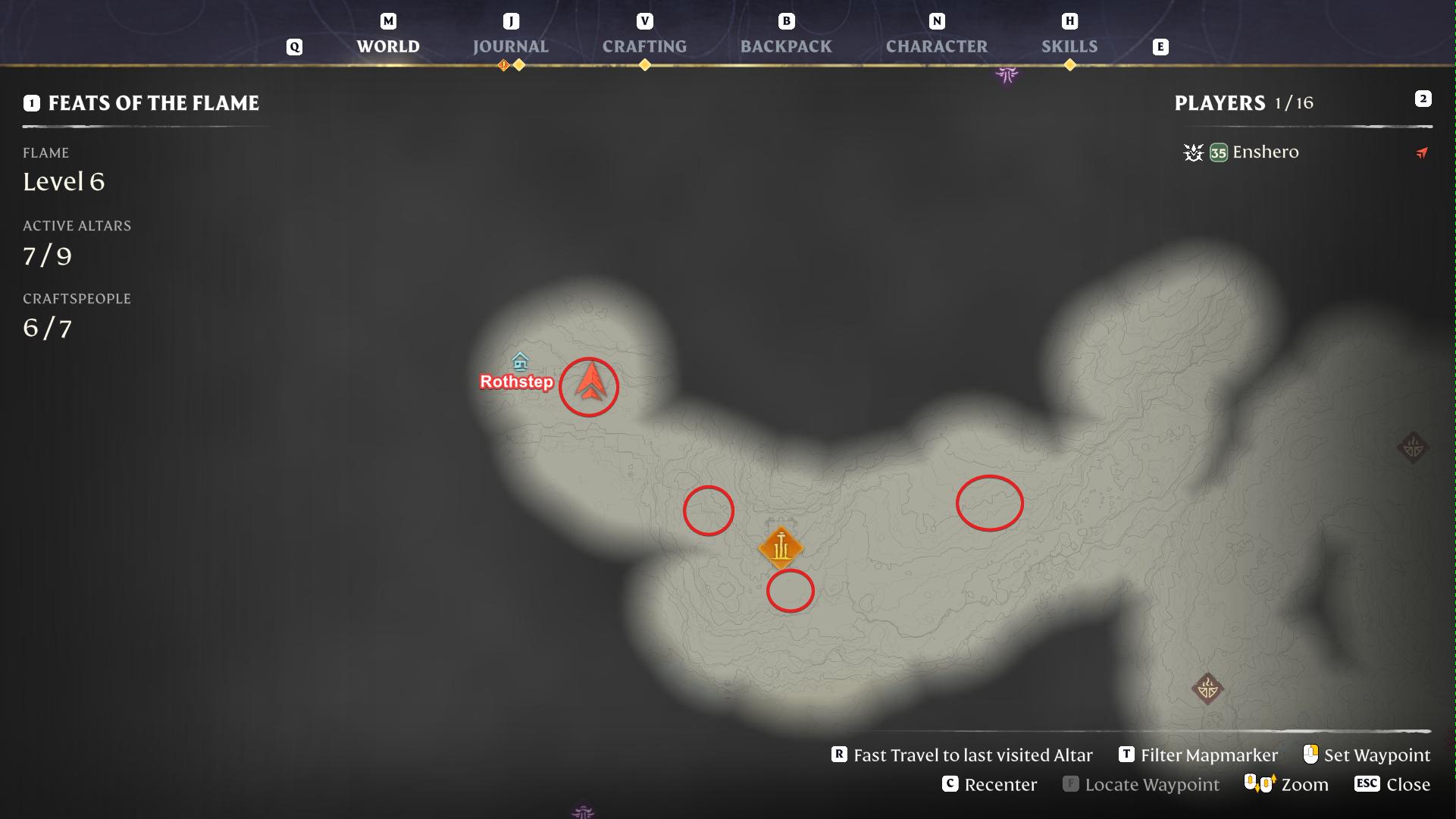Go to the Crafting tab
The height and width of the screenshot is (819, 1456).
click(644, 46)
